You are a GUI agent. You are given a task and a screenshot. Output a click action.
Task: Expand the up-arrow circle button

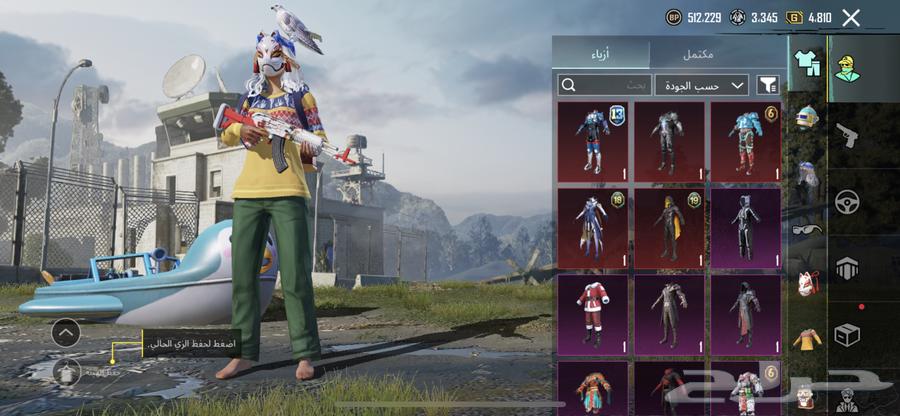point(66,331)
